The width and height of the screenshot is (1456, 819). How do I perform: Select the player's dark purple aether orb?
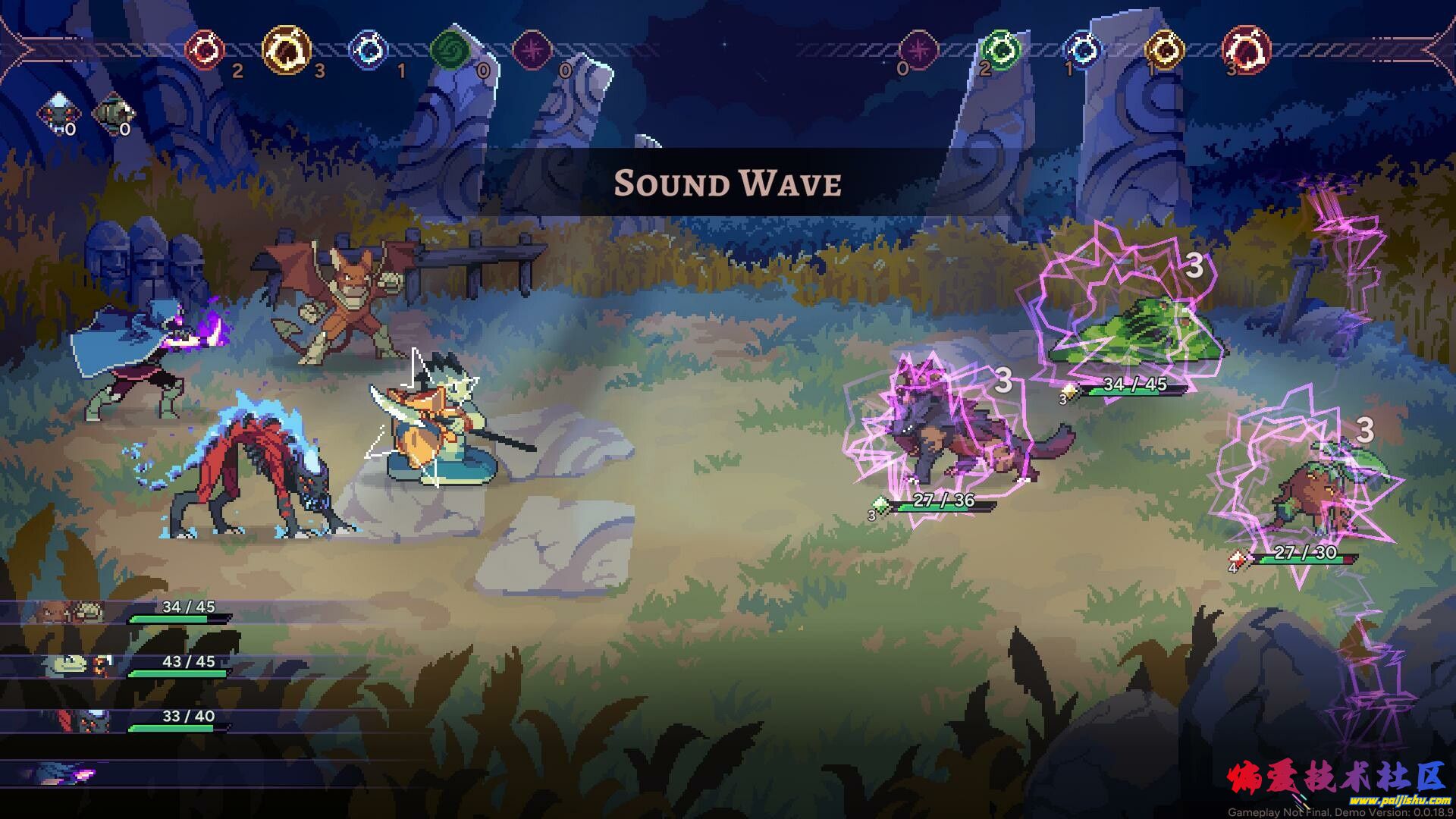click(532, 51)
